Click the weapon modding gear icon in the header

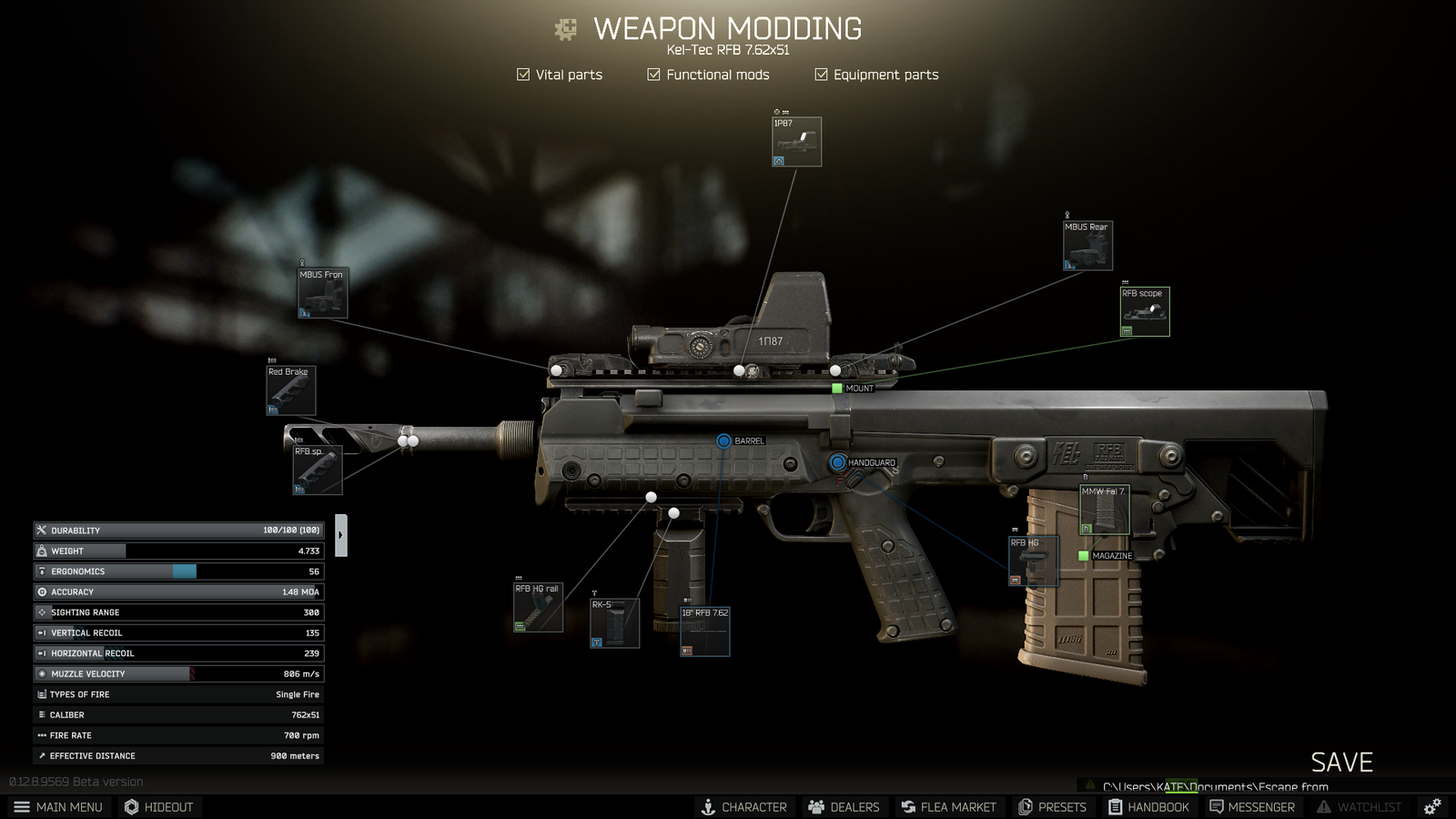[566, 28]
